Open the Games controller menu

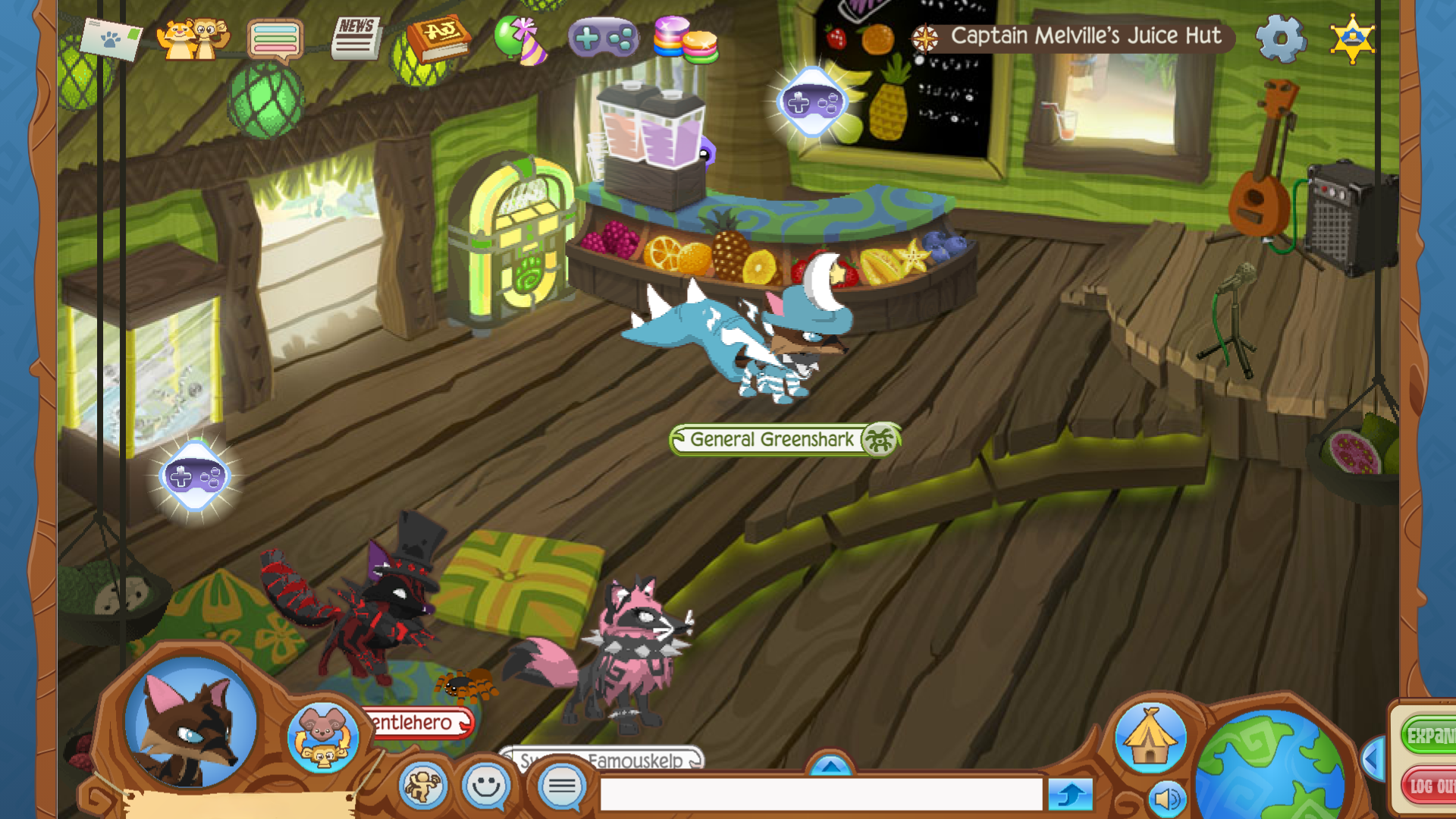604,36
